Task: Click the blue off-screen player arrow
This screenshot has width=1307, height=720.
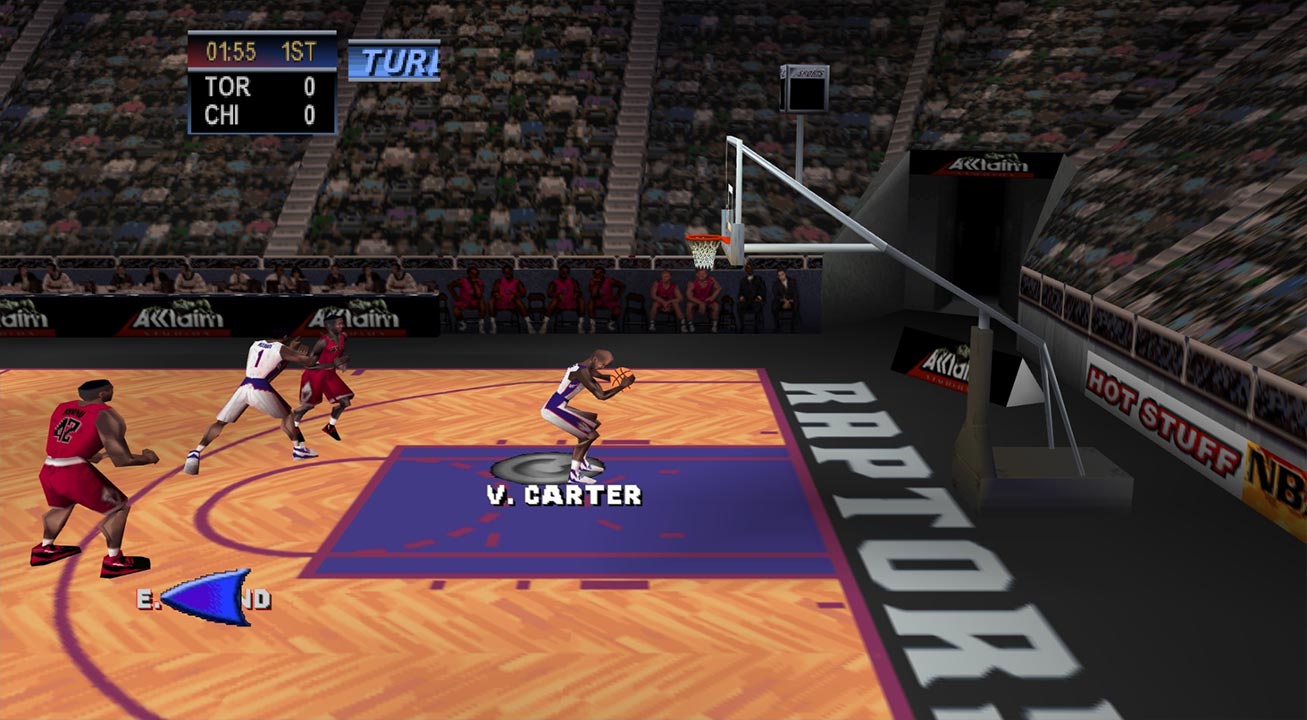Action: click(208, 596)
